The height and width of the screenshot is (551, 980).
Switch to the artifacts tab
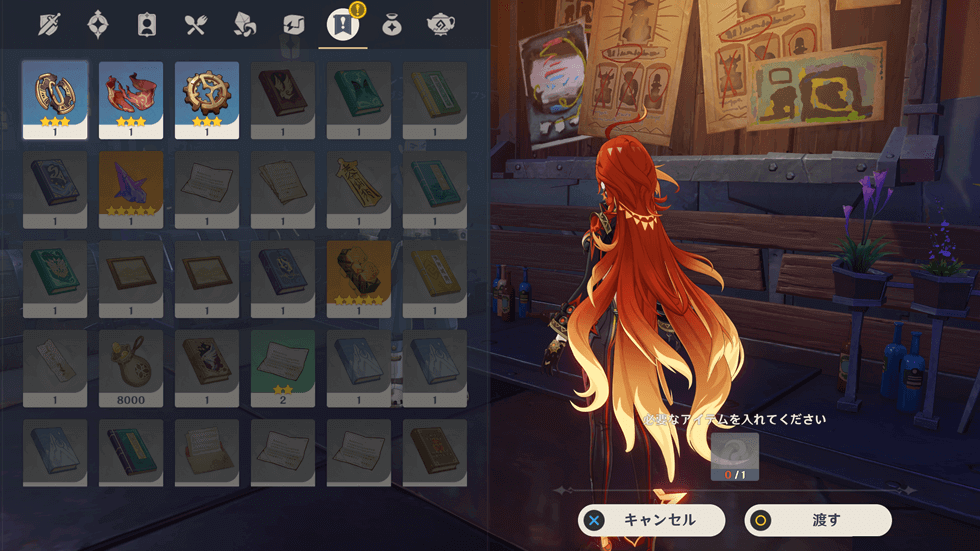98,25
